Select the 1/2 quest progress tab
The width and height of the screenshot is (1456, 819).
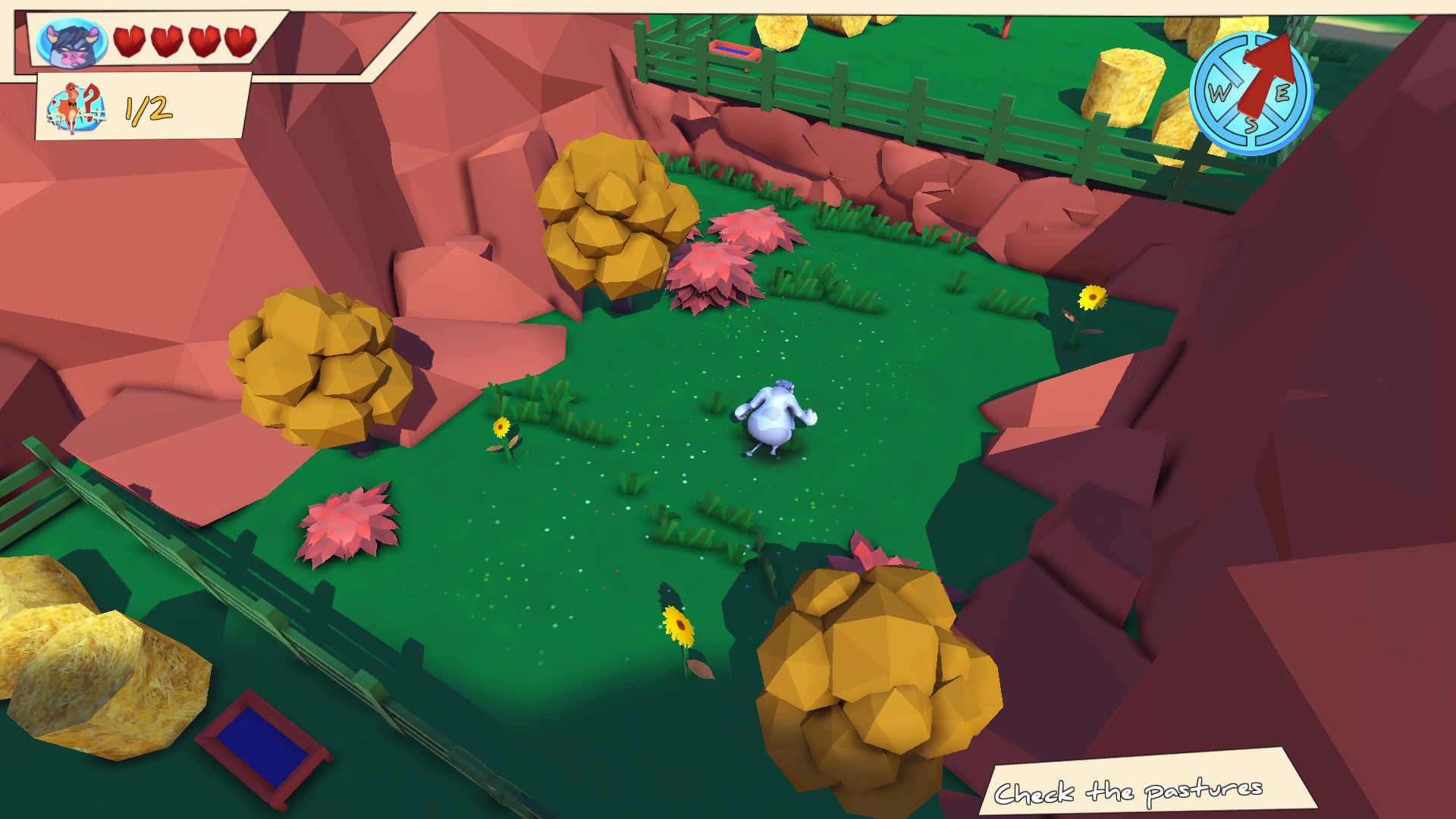coord(143,106)
